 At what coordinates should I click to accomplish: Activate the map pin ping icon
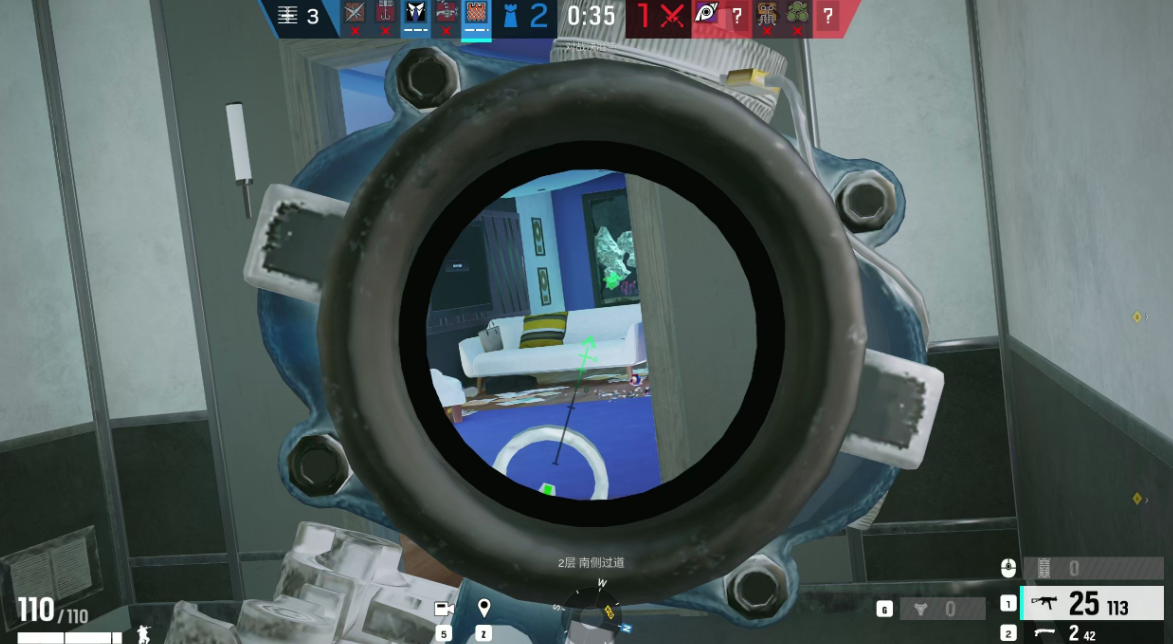(x=484, y=607)
